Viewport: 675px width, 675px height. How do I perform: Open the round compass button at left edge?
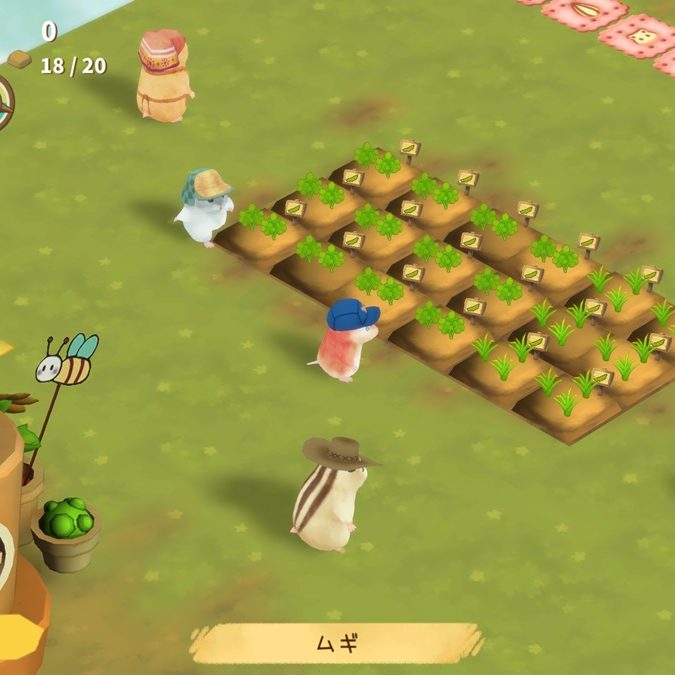click(4, 103)
